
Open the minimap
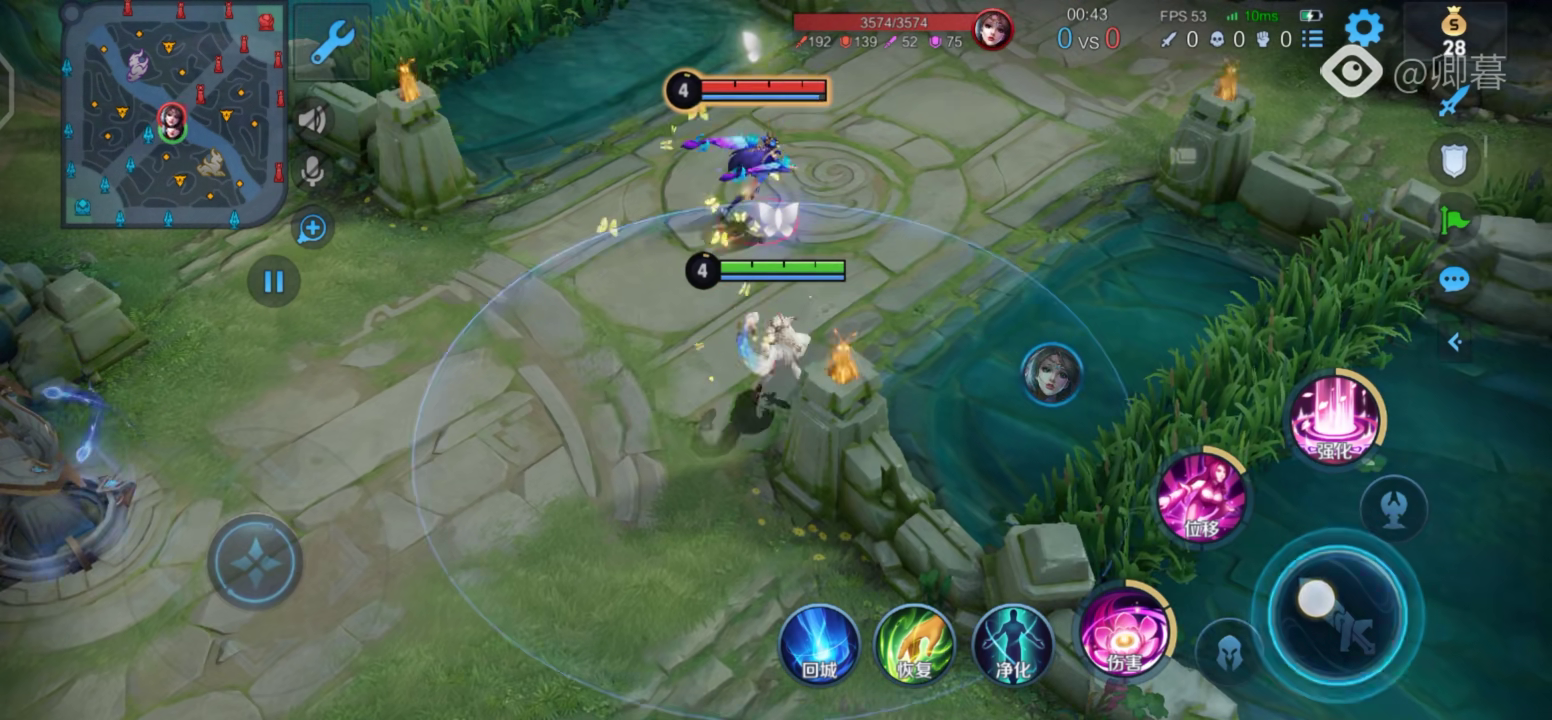click(174, 113)
